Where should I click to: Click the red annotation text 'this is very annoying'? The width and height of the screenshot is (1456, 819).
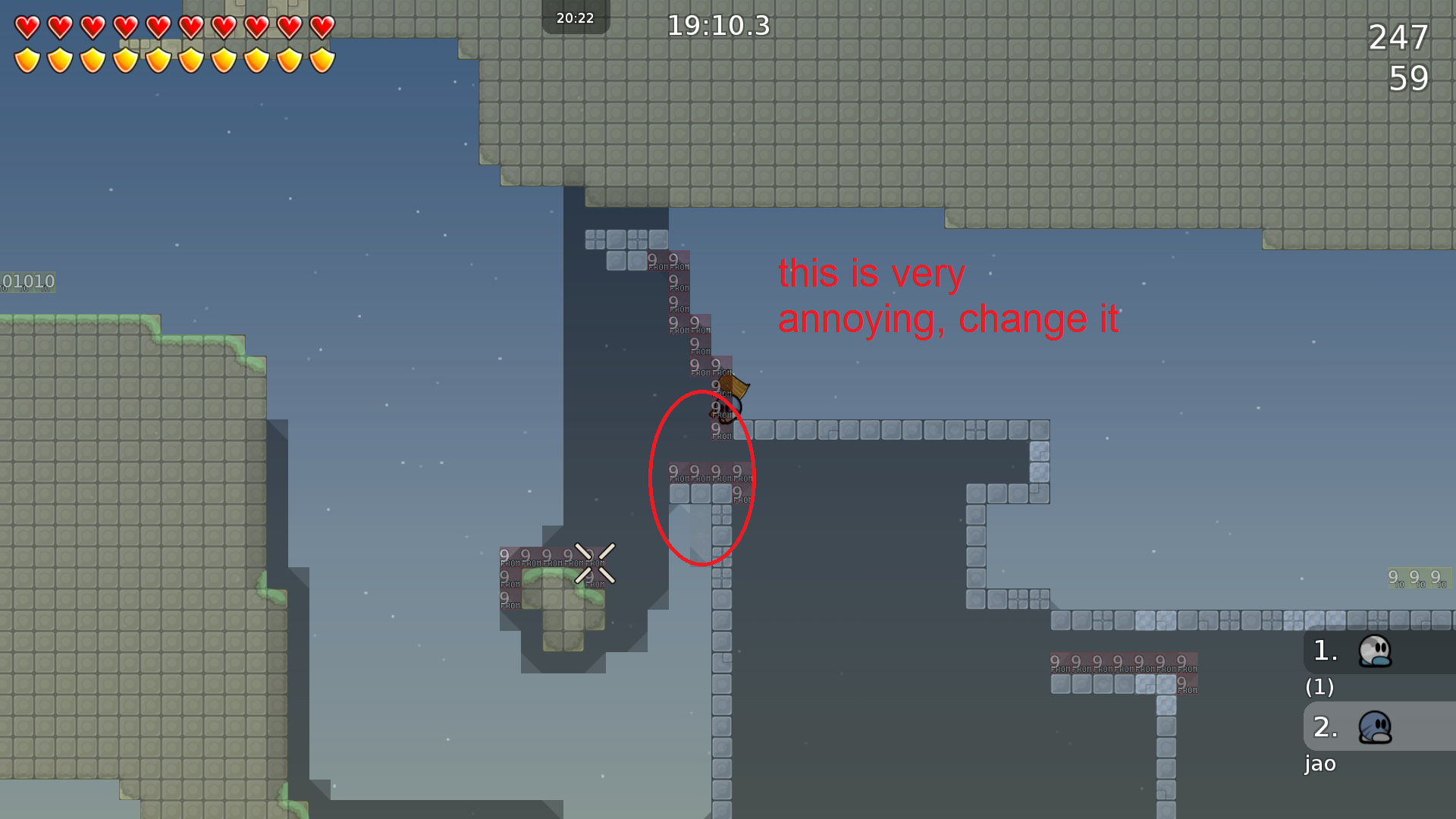point(872,275)
